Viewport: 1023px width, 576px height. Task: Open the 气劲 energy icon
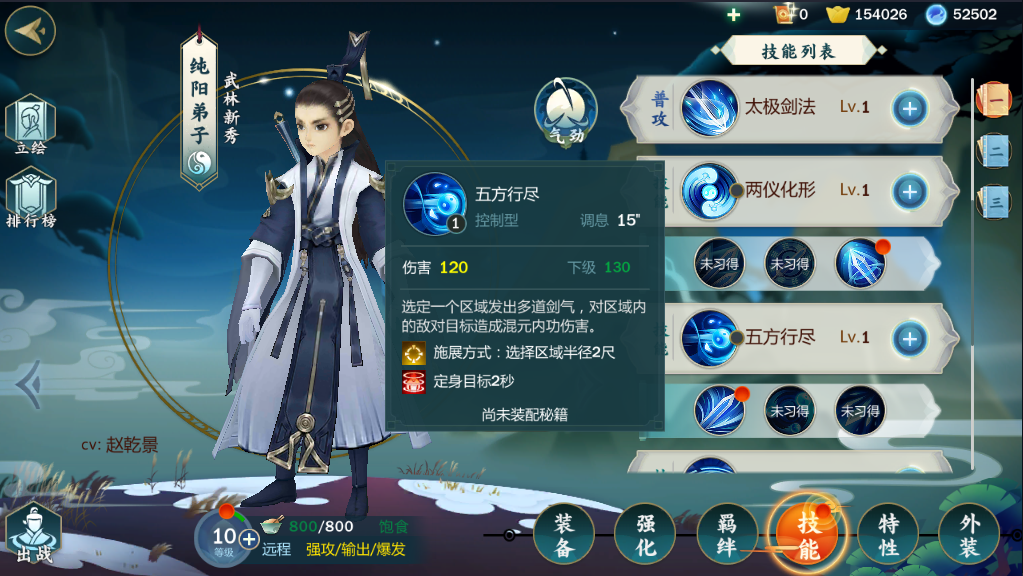(566, 110)
